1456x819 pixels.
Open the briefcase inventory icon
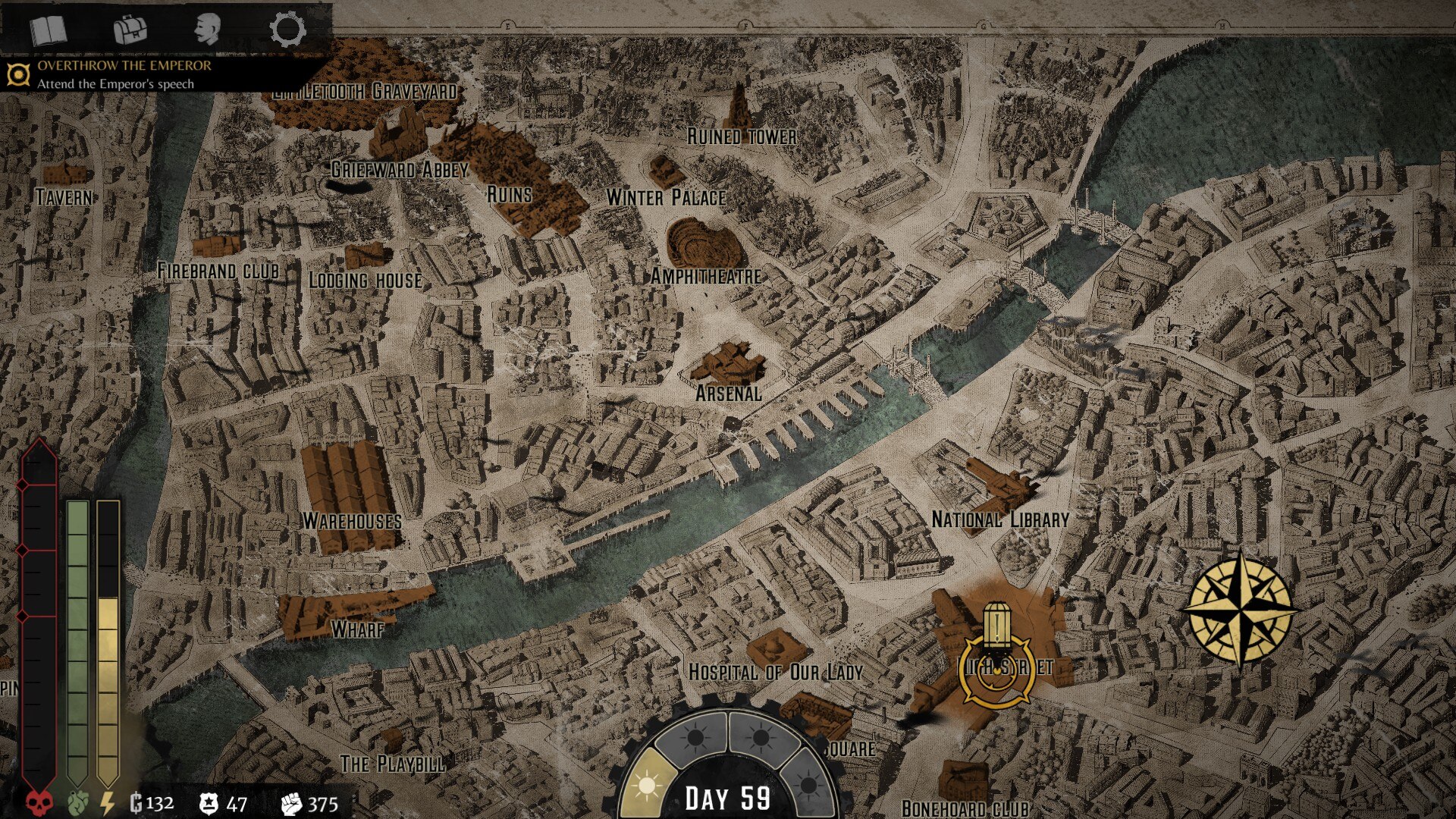pos(130,31)
